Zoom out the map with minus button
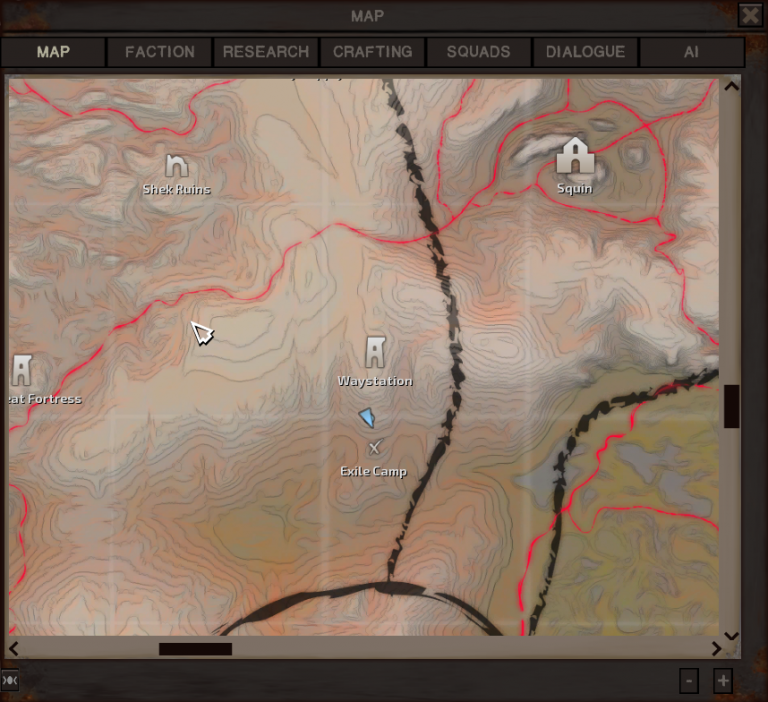 (x=689, y=681)
